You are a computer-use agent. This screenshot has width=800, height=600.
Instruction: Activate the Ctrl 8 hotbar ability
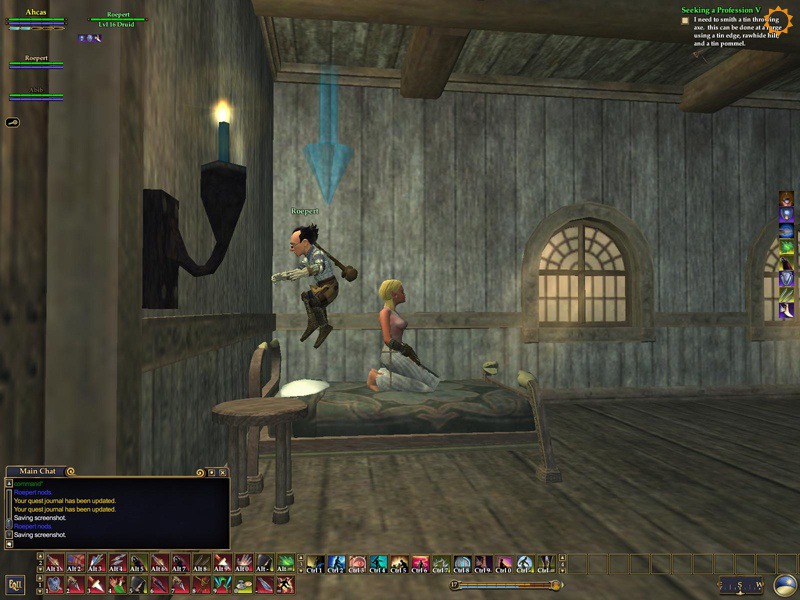point(462,563)
